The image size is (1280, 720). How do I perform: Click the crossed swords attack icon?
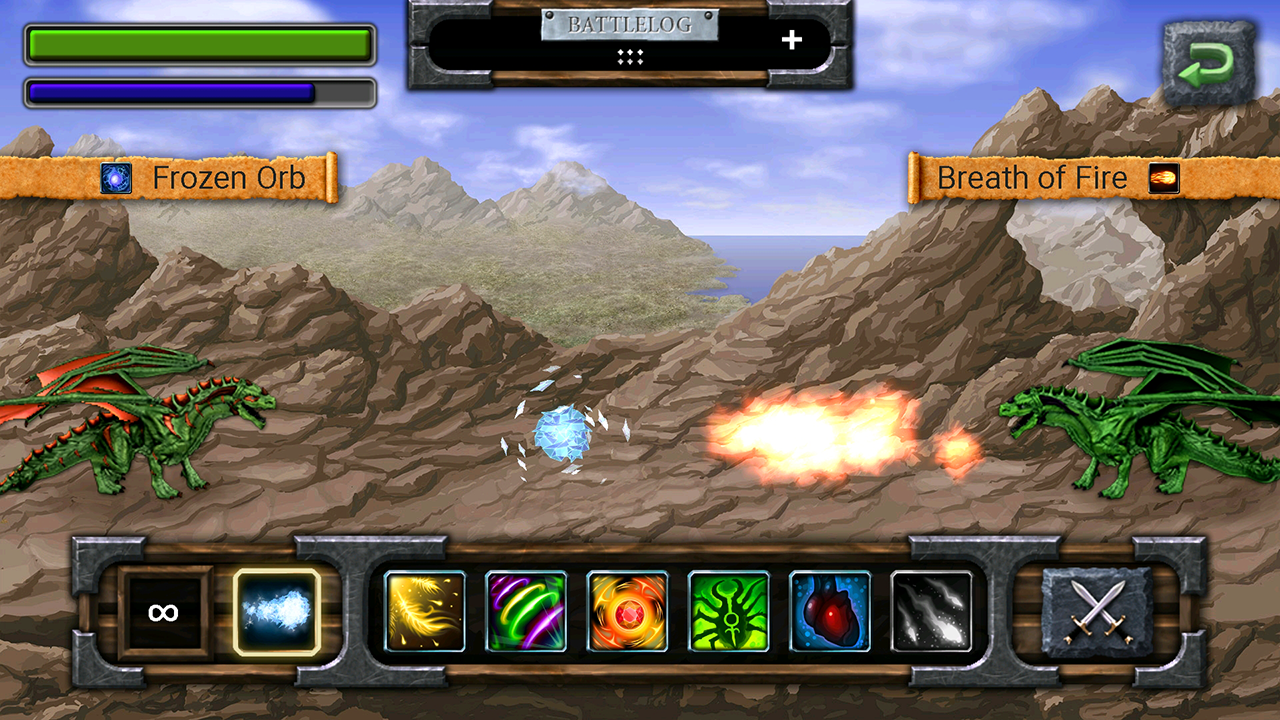click(1098, 612)
